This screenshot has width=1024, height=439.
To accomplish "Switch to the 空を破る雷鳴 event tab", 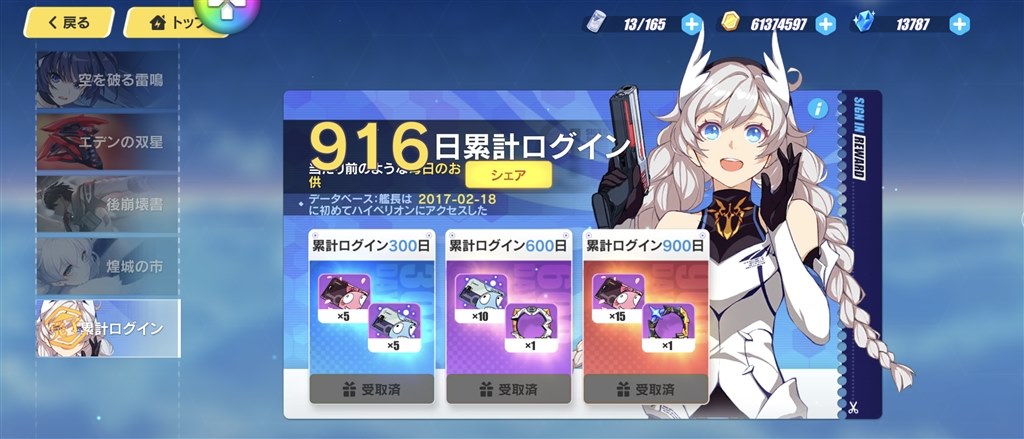I will (x=108, y=80).
